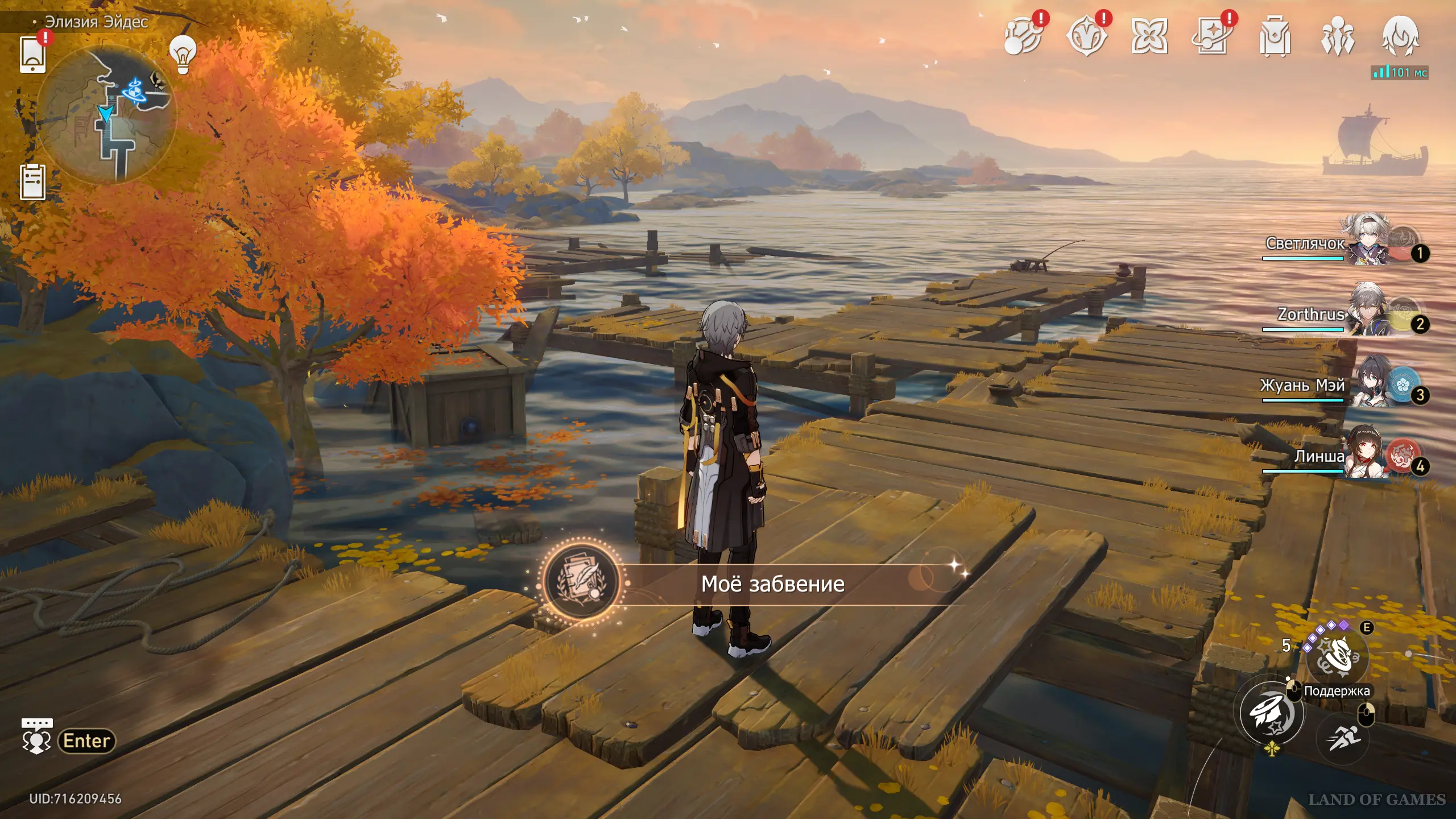Open the mission clipboard tracker
This screenshot has height=819, width=1456.
[x=32, y=182]
